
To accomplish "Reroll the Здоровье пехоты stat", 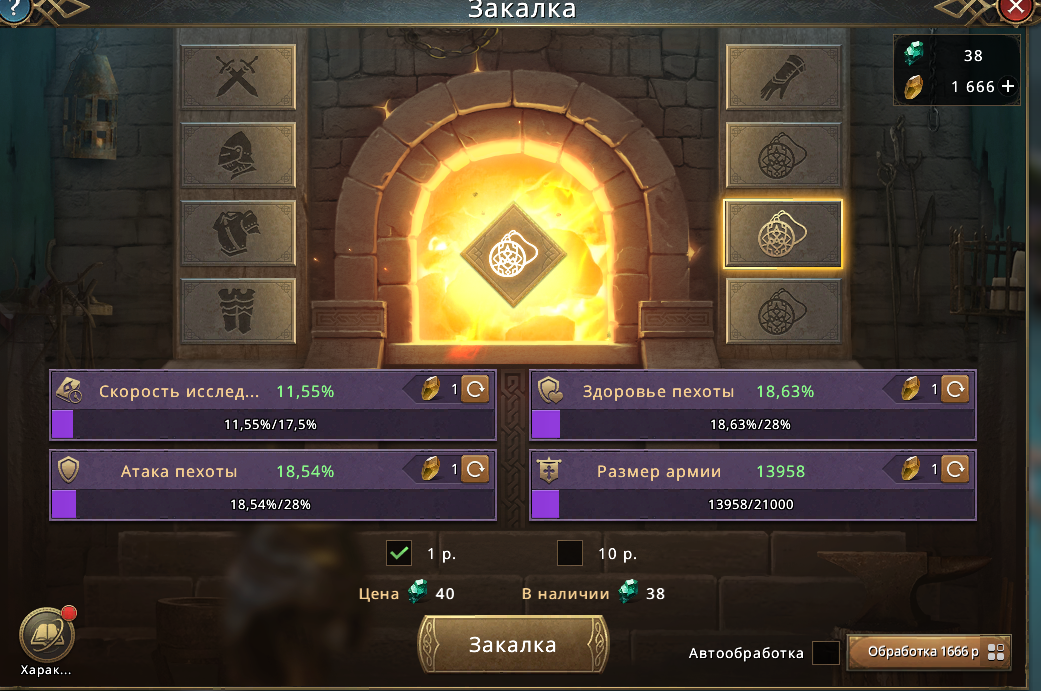I will tap(955, 390).
